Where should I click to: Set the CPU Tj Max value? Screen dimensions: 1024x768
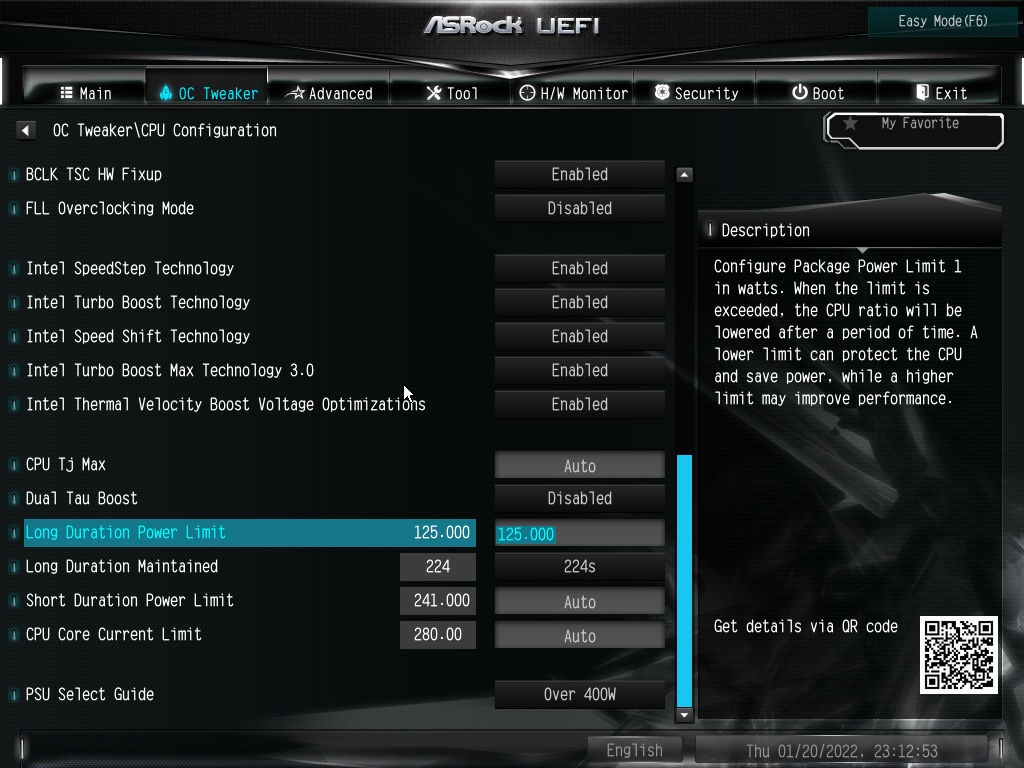[580, 466]
